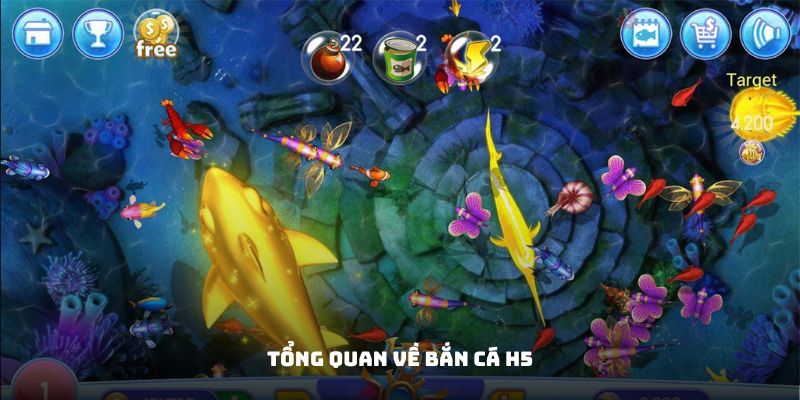Activate the fish food can item
Screen dimensions: 800x400
393,56
